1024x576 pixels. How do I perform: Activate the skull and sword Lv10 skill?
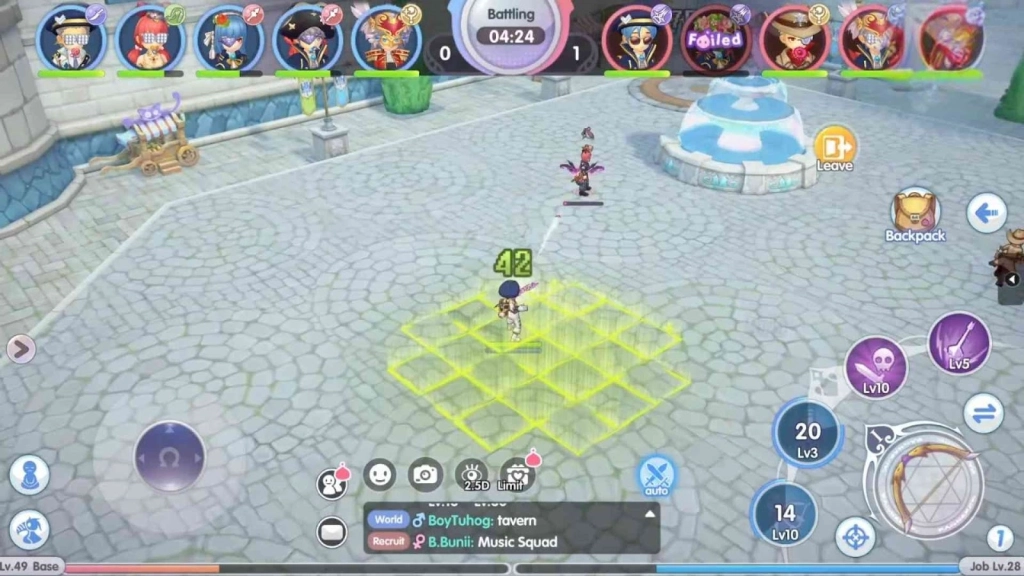(x=876, y=367)
